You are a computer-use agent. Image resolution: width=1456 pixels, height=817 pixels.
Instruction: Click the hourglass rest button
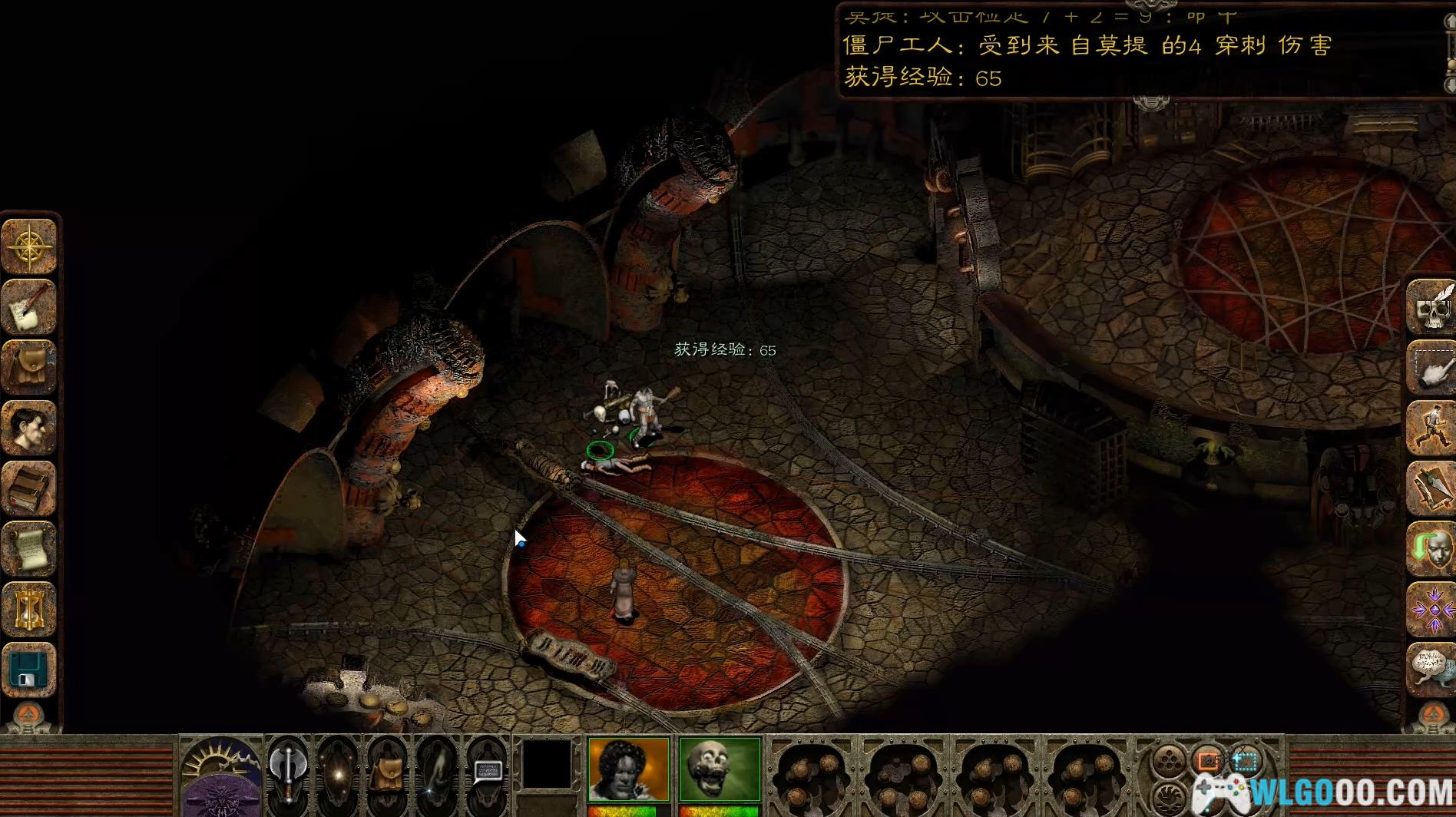(x=30, y=608)
